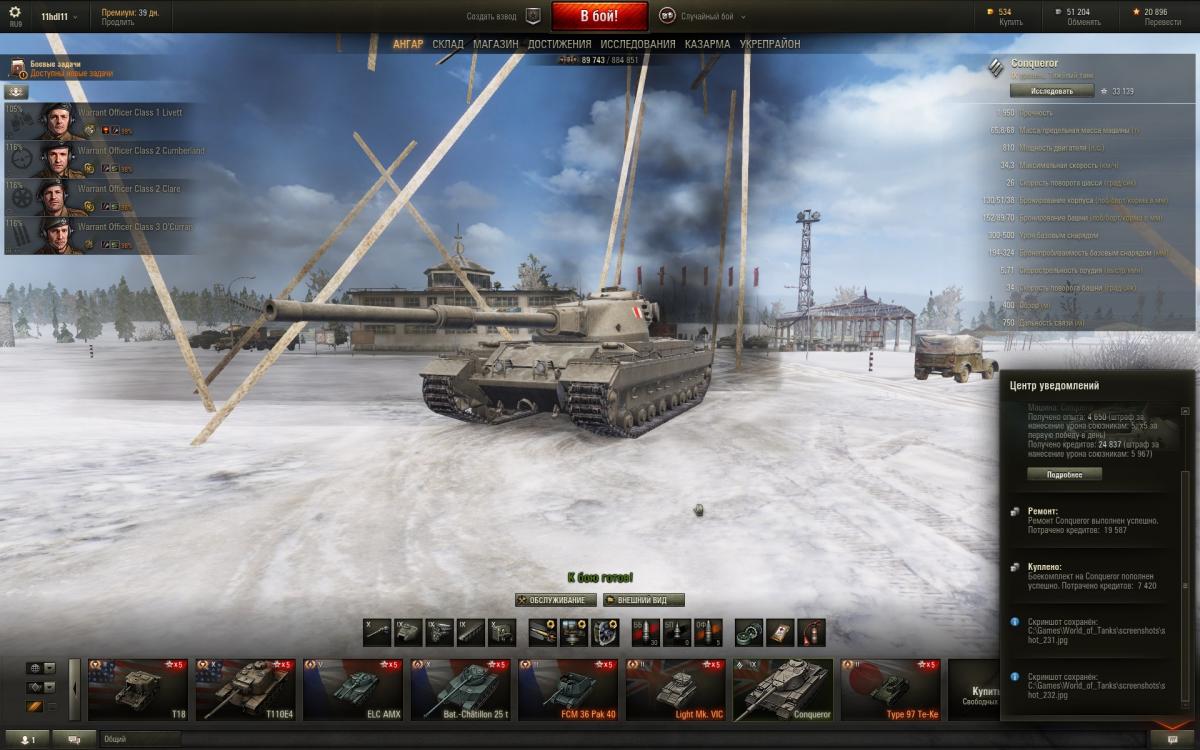The image size is (1200, 750).
Task: Select the T110E4 tank in carousel
Action: pos(245,689)
